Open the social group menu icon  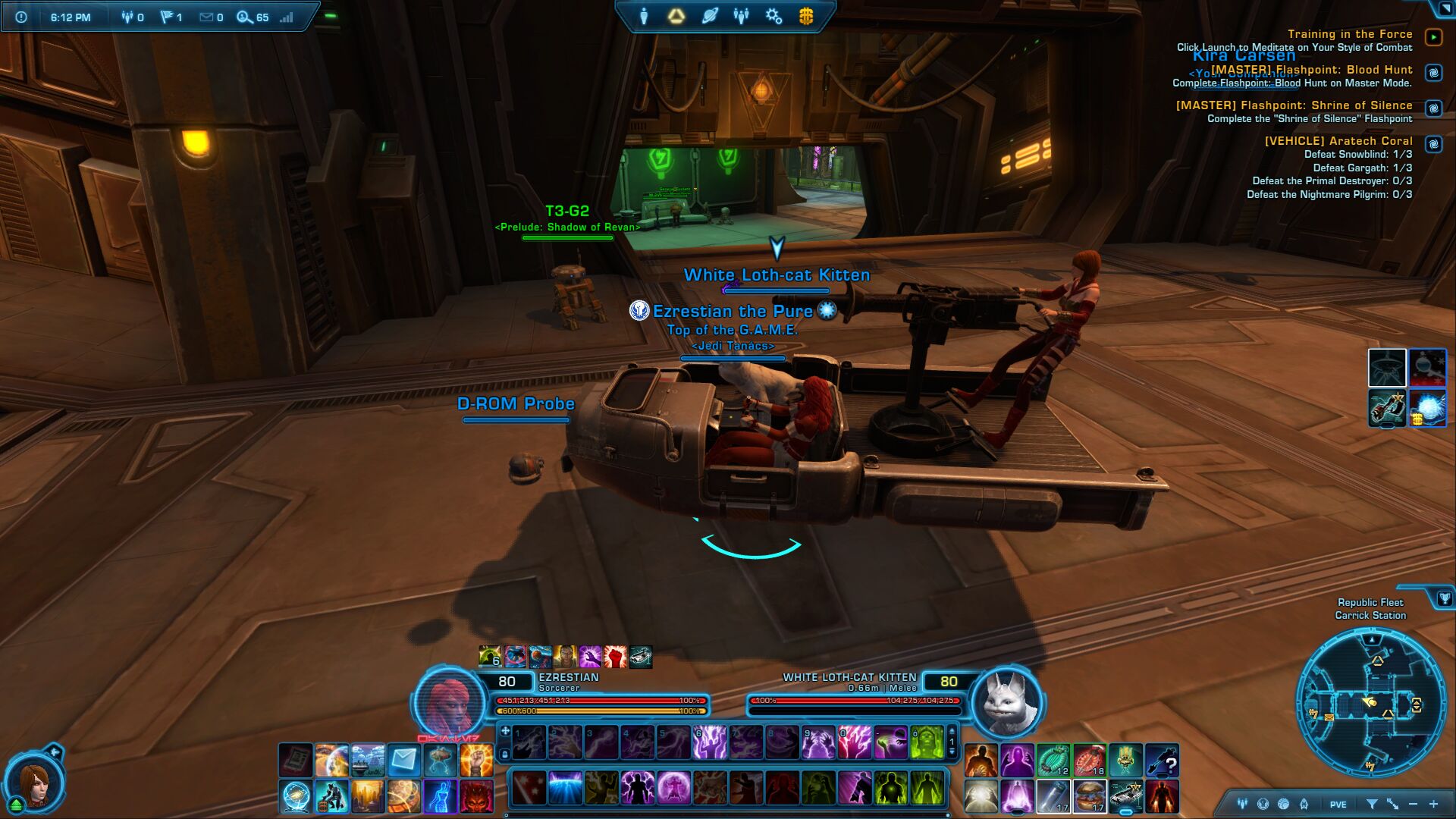click(x=742, y=17)
